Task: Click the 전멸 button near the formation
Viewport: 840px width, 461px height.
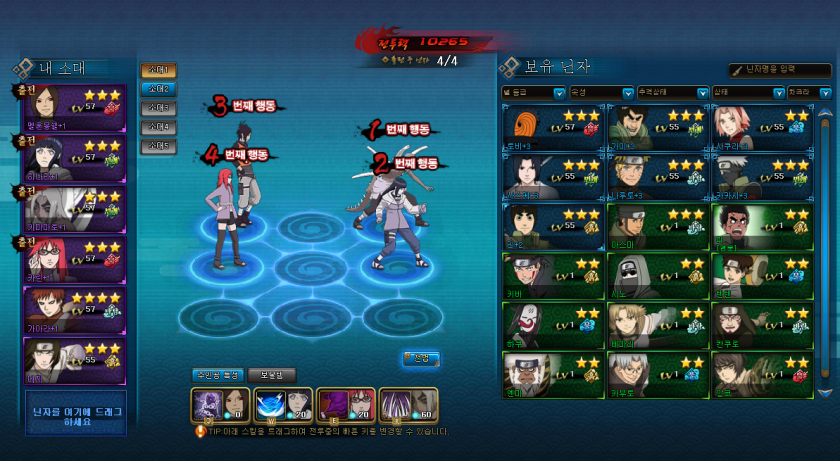Action: click(421, 358)
